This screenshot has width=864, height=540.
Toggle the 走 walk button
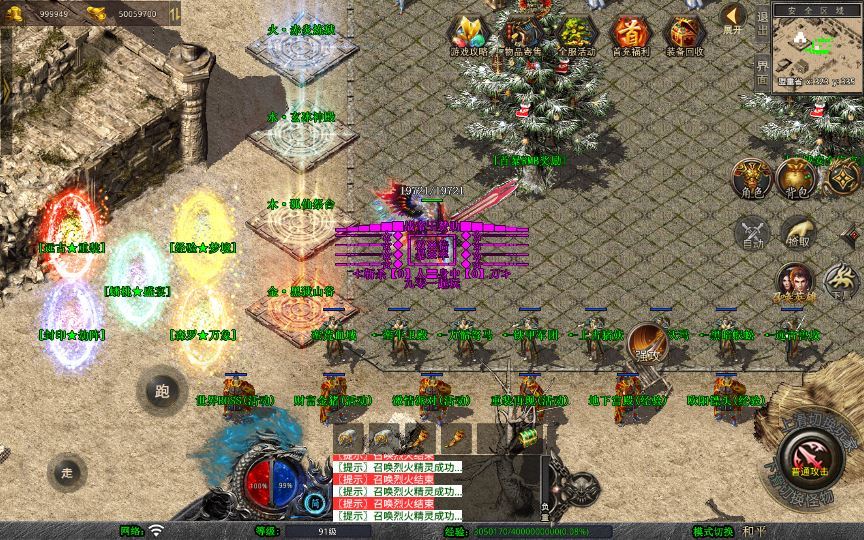tap(68, 471)
